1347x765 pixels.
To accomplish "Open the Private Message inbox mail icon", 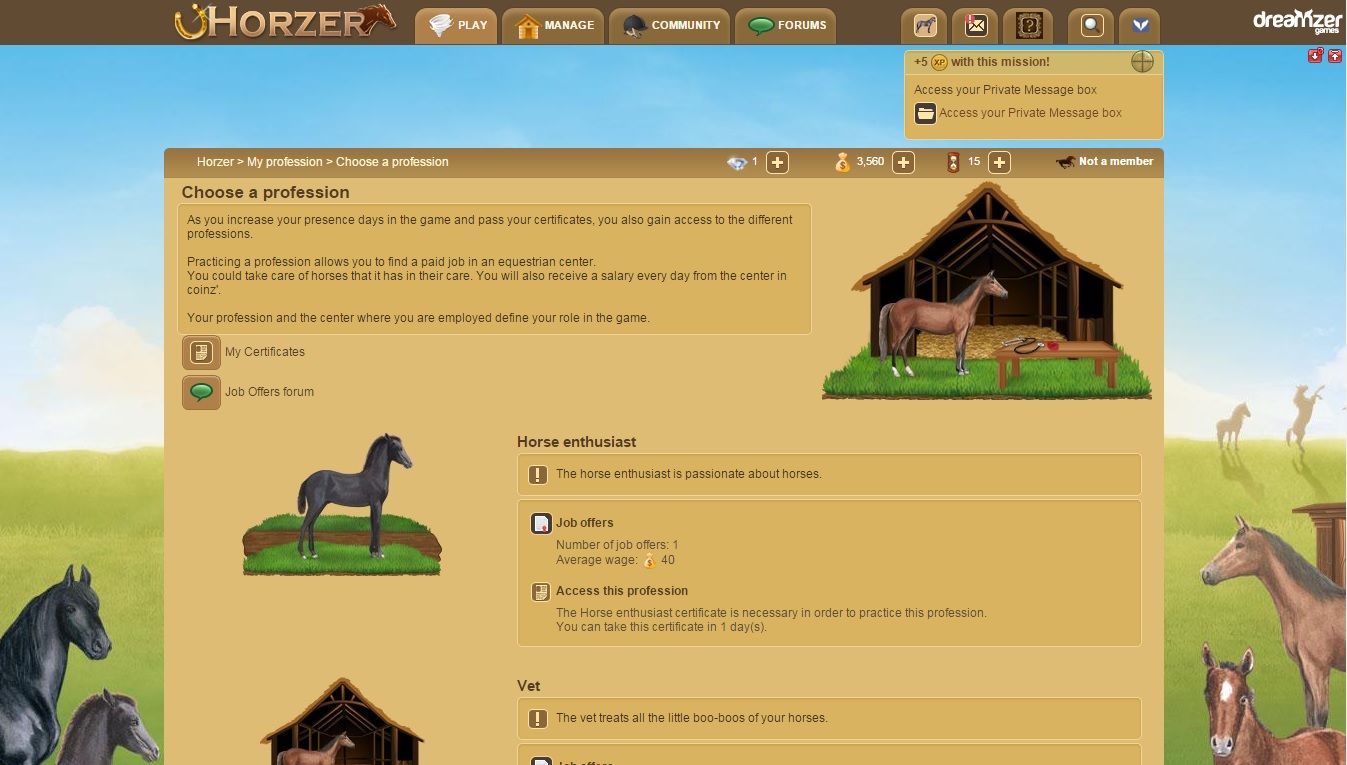I will click(x=974, y=25).
